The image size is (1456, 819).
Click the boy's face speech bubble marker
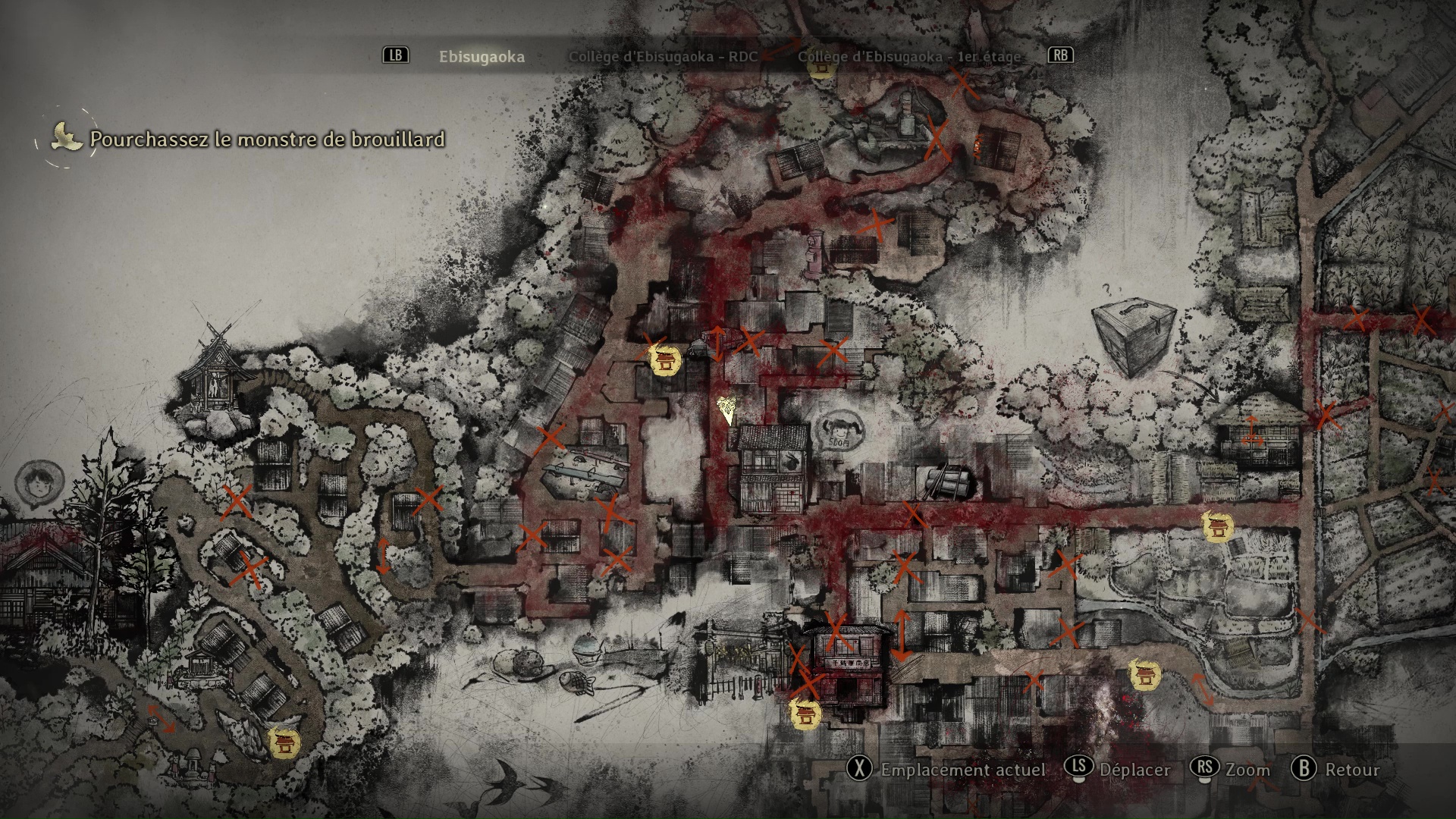(34, 482)
